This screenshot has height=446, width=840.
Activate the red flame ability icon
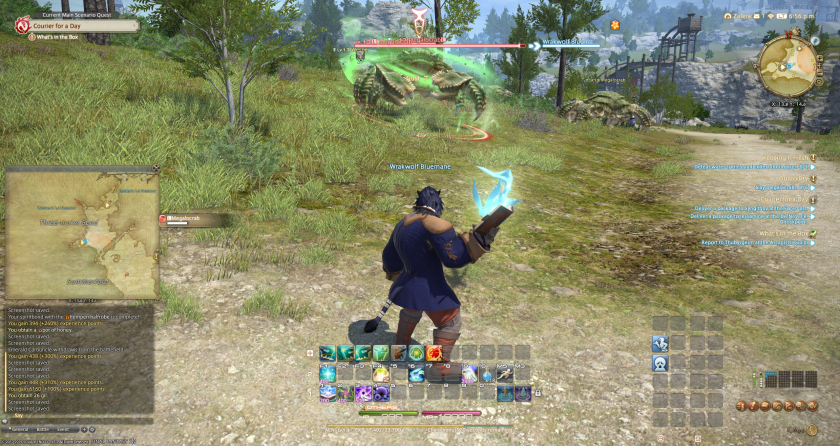[x=435, y=353]
